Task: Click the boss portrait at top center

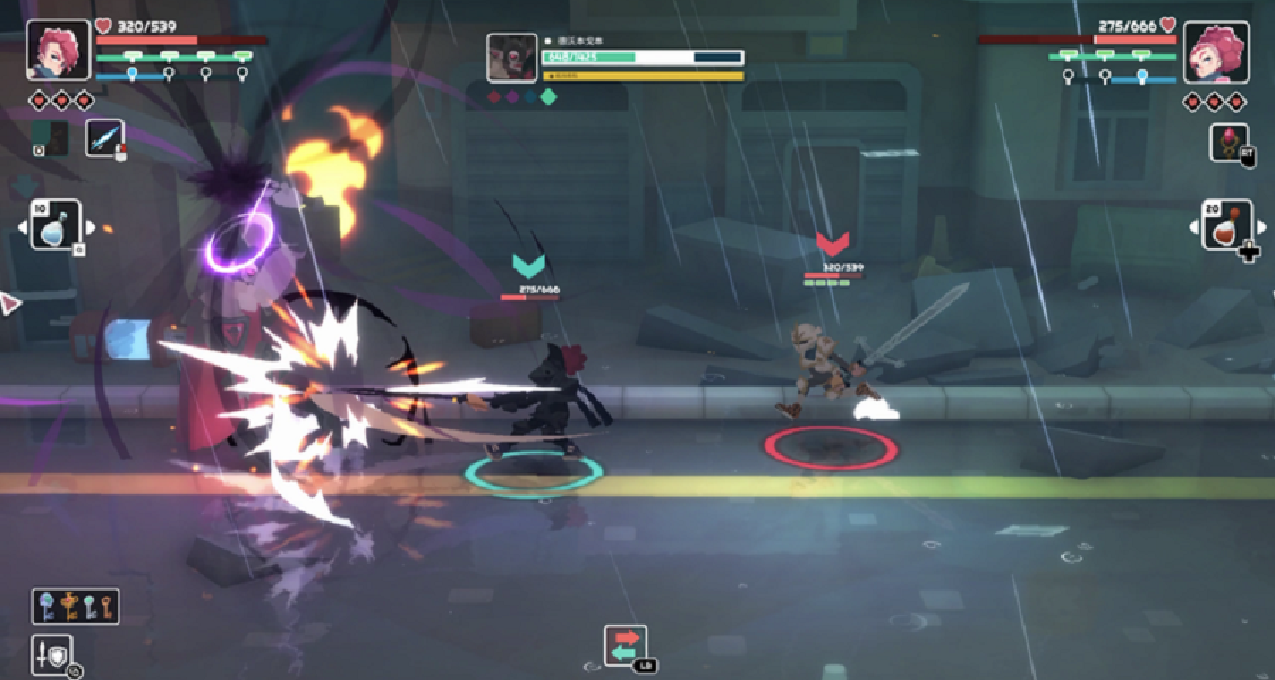Action: pos(511,58)
